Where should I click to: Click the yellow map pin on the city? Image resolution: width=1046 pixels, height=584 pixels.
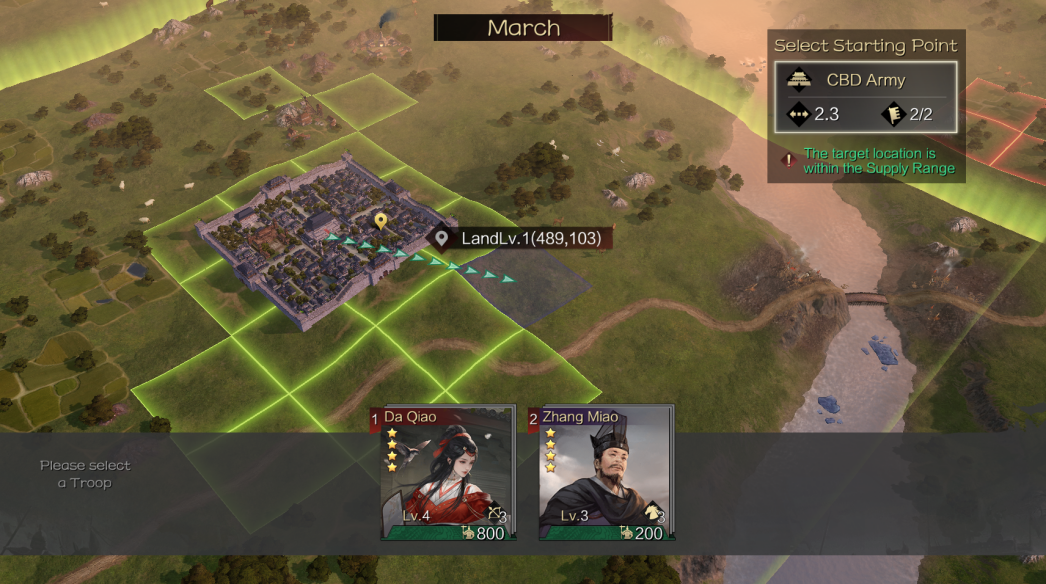click(380, 221)
